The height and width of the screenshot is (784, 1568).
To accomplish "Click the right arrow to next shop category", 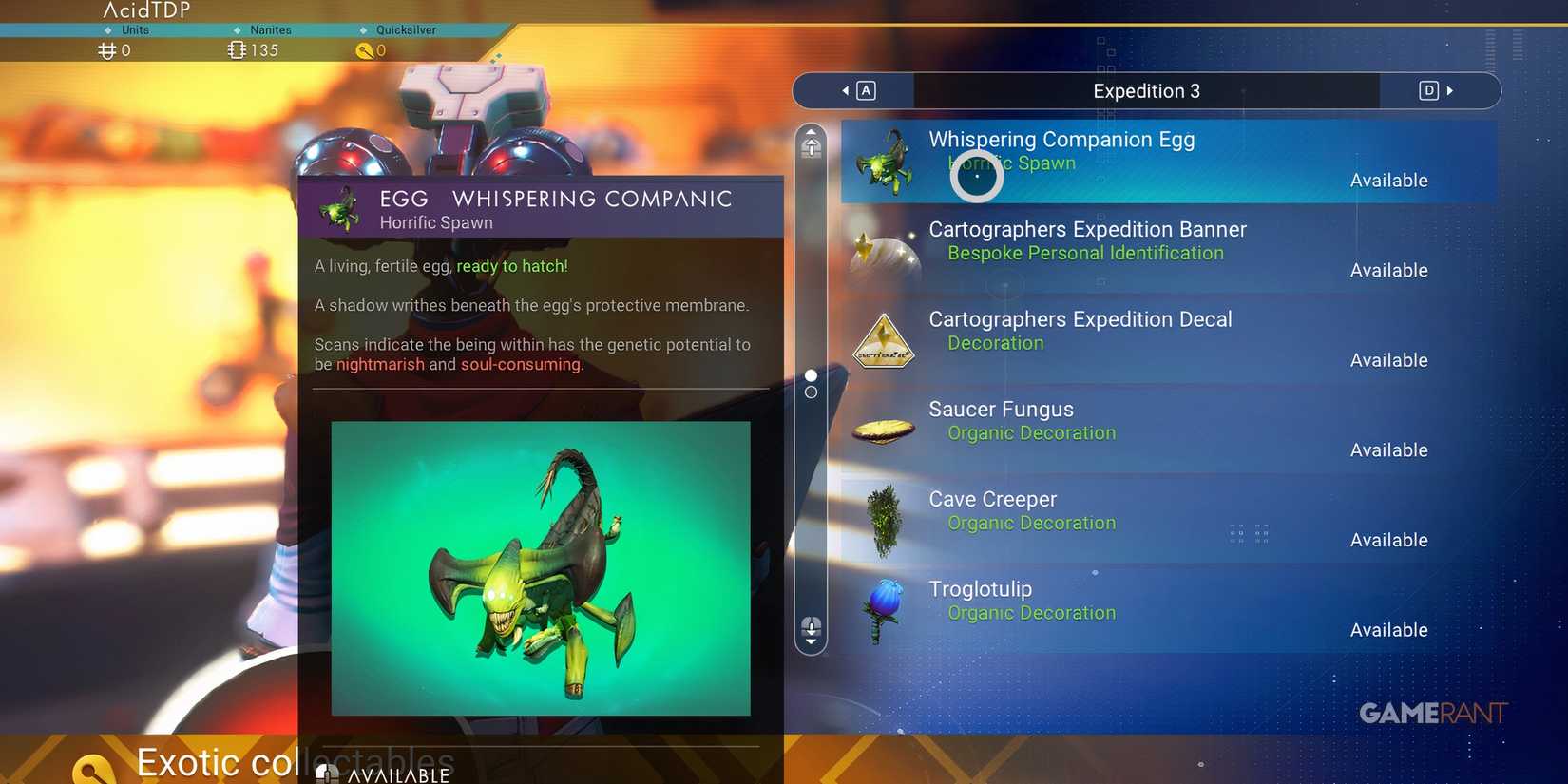I will click(x=1450, y=90).
